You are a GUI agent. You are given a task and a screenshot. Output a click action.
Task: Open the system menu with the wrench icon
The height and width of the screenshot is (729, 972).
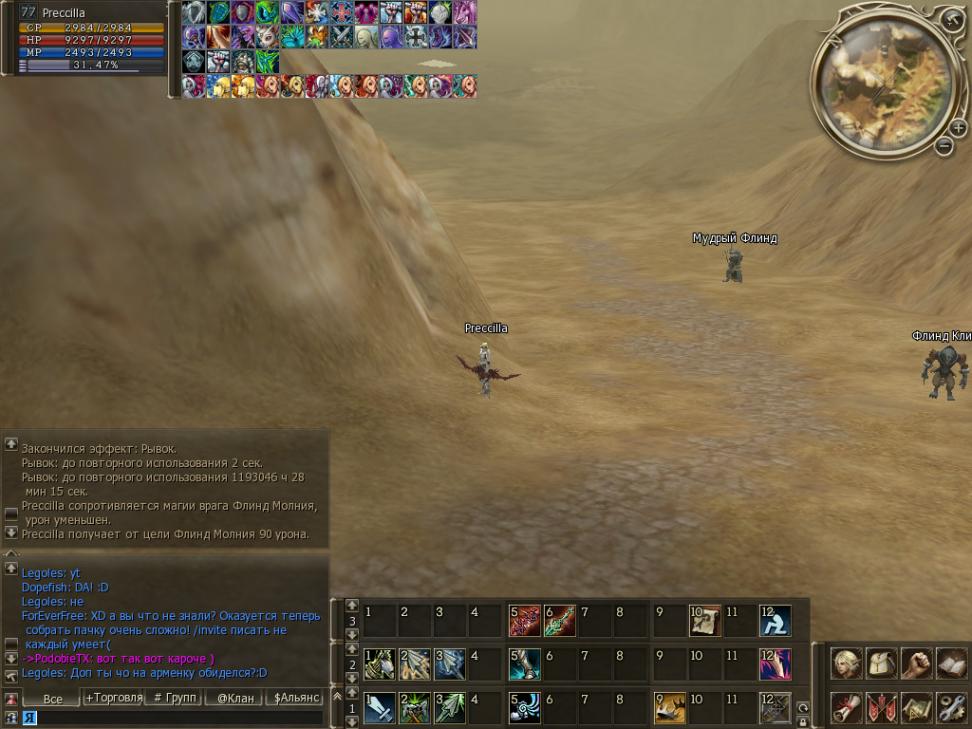pos(951,707)
